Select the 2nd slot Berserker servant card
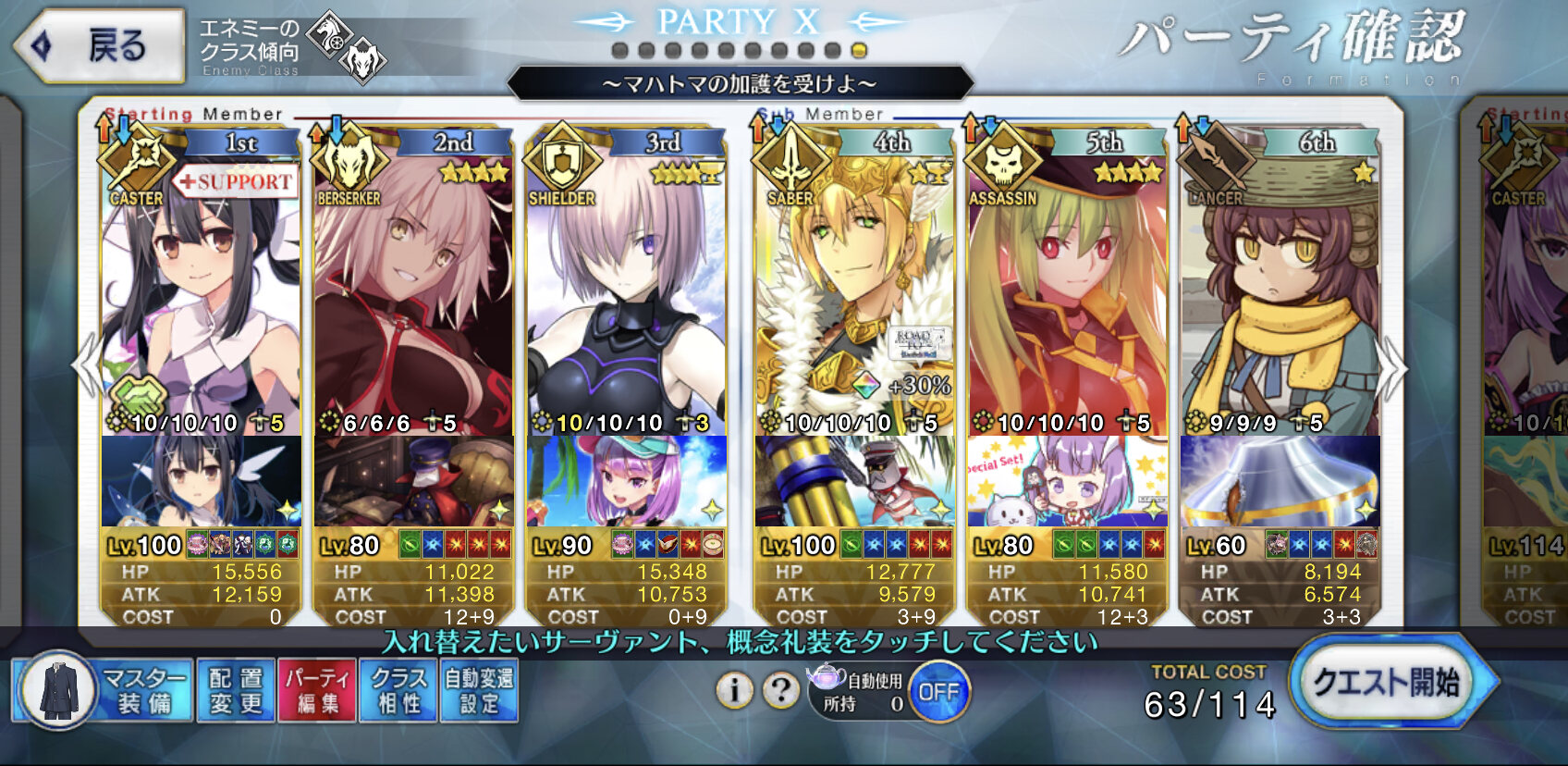The height and width of the screenshot is (766, 1568). click(x=413, y=296)
